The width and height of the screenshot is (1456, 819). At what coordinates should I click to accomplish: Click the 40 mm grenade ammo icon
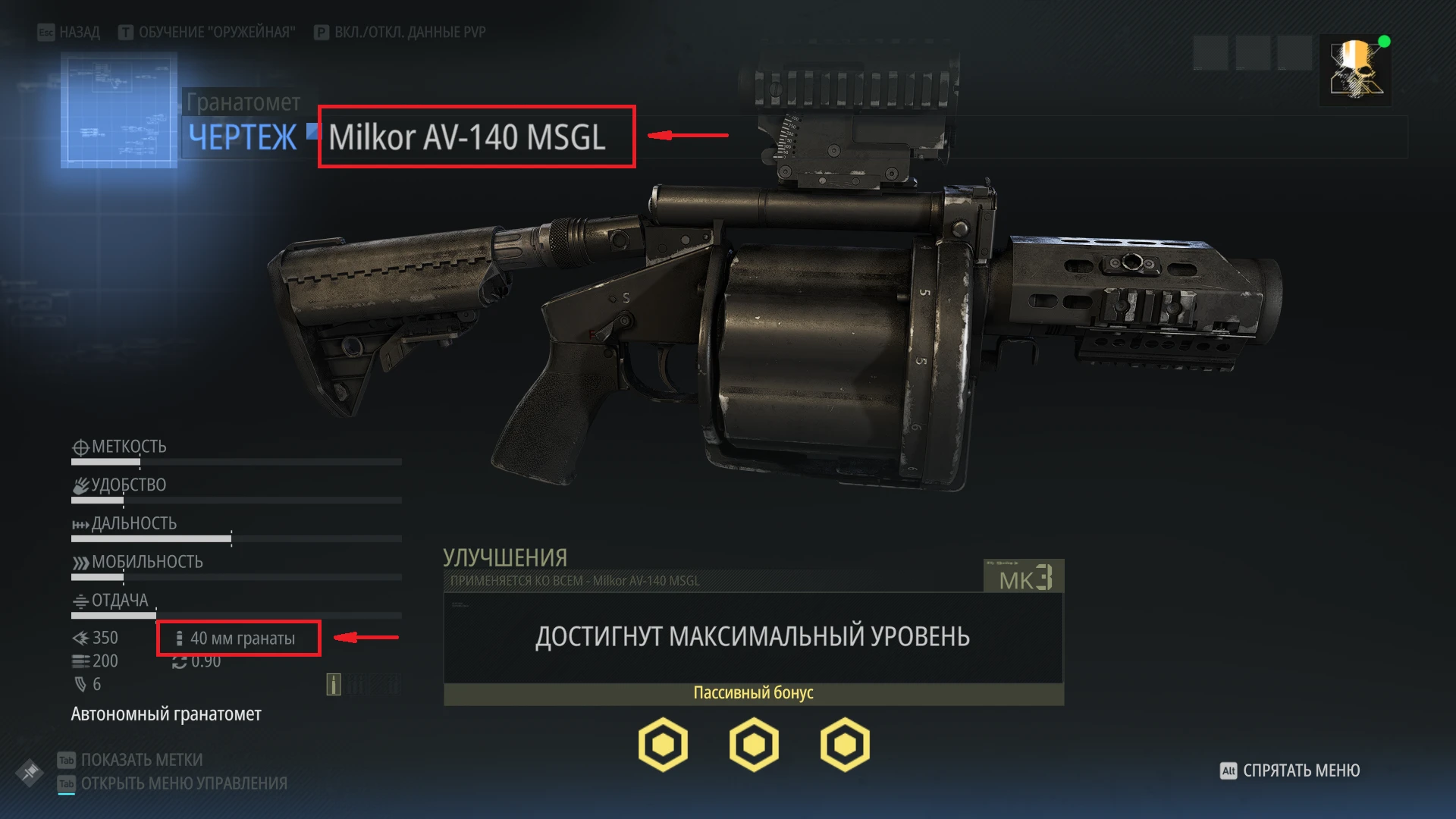click(x=180, y=638)
